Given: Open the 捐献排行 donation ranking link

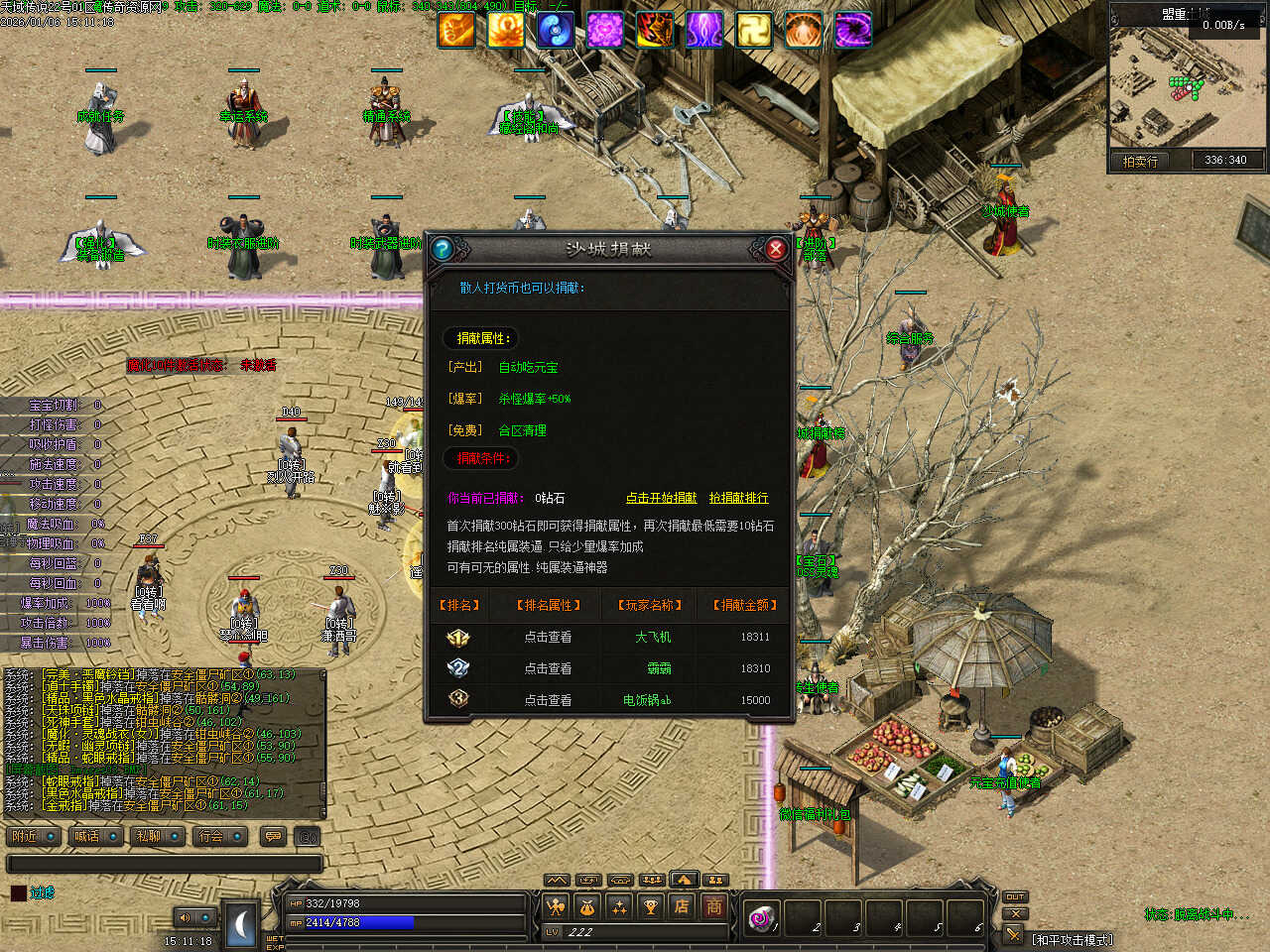Looking at the screenshot, I should click(738, 498).
